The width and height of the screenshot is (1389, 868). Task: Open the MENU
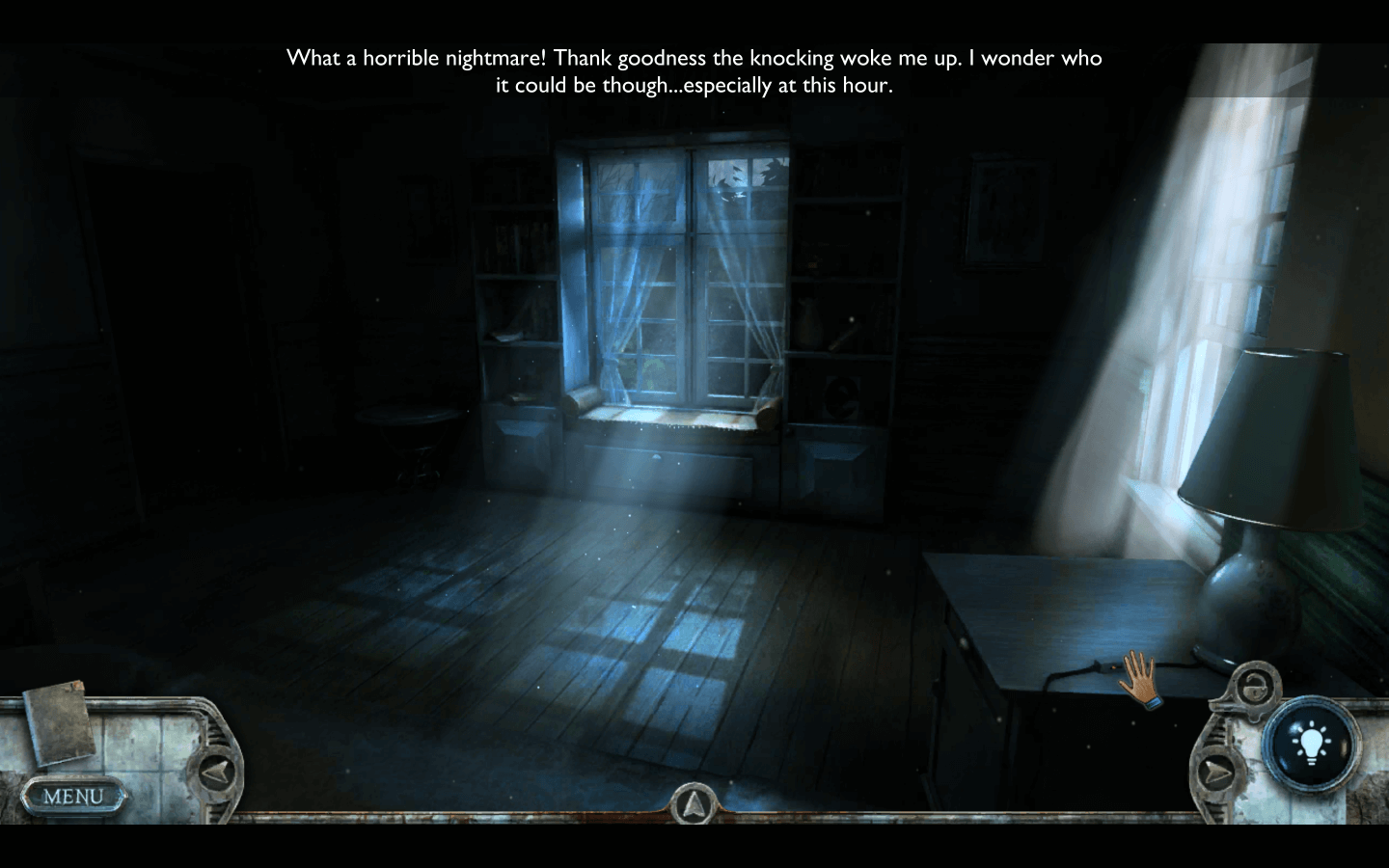pyautogui.click(x=75, y=797)
